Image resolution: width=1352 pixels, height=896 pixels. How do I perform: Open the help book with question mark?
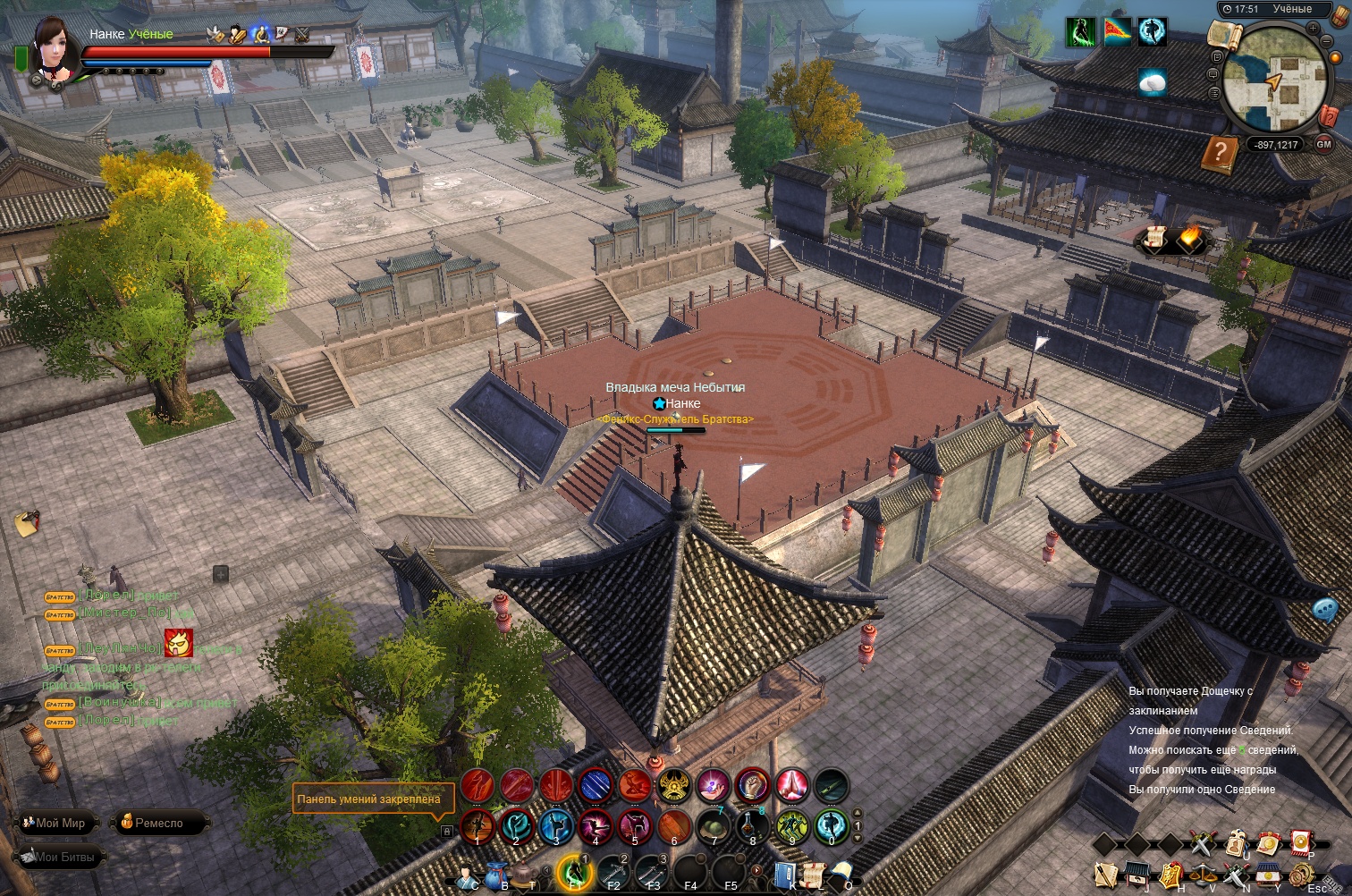[1219, 154]
